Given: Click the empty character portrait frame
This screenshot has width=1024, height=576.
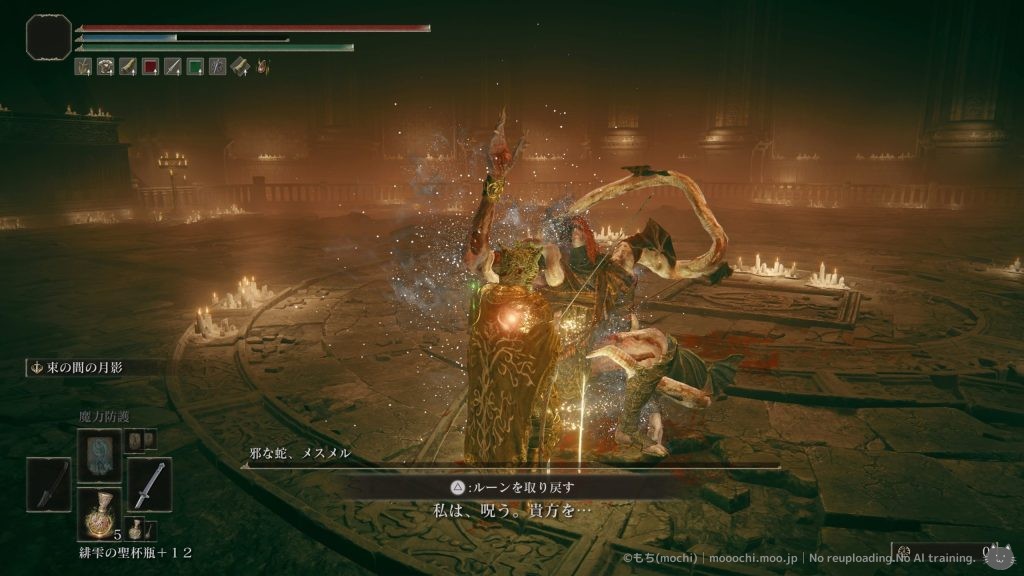Looking at the screenshot, I should [x=48, y=36].
